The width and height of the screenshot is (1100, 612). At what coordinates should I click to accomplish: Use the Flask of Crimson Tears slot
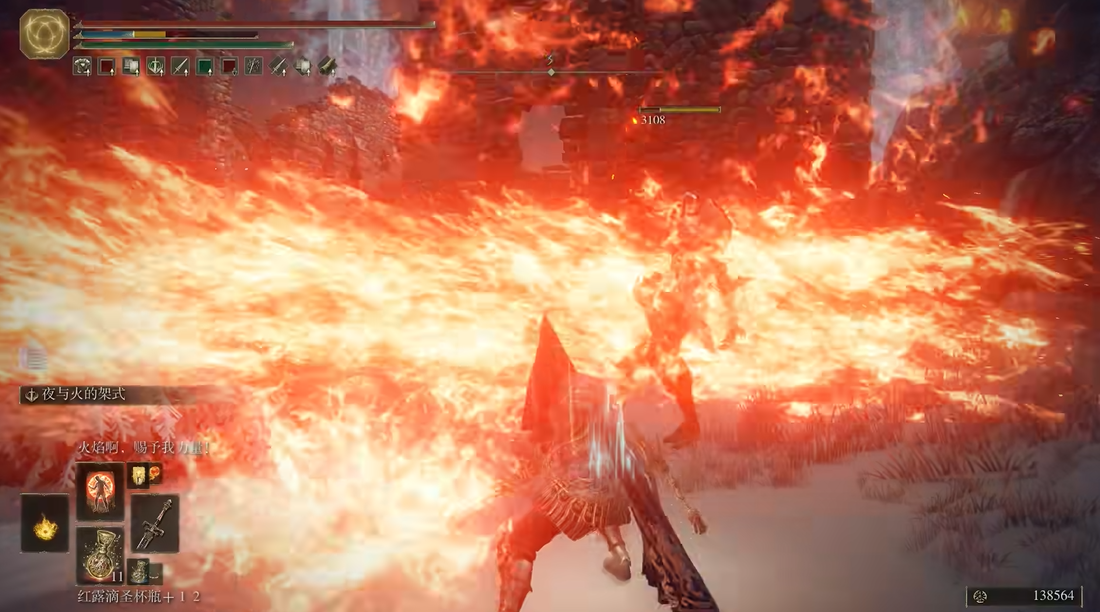pos(100,557)
